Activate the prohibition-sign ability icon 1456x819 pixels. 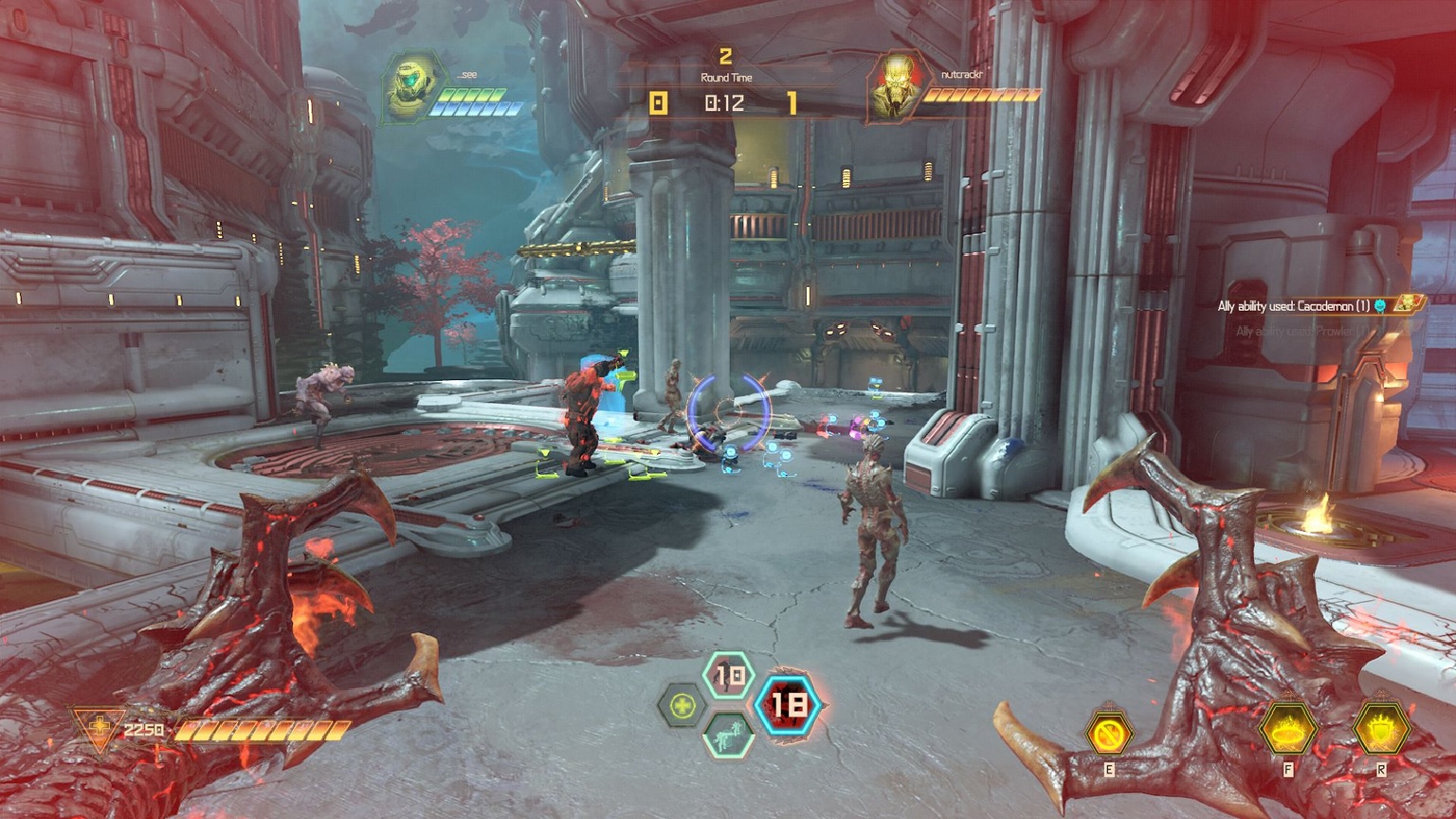coord(1108,733)
